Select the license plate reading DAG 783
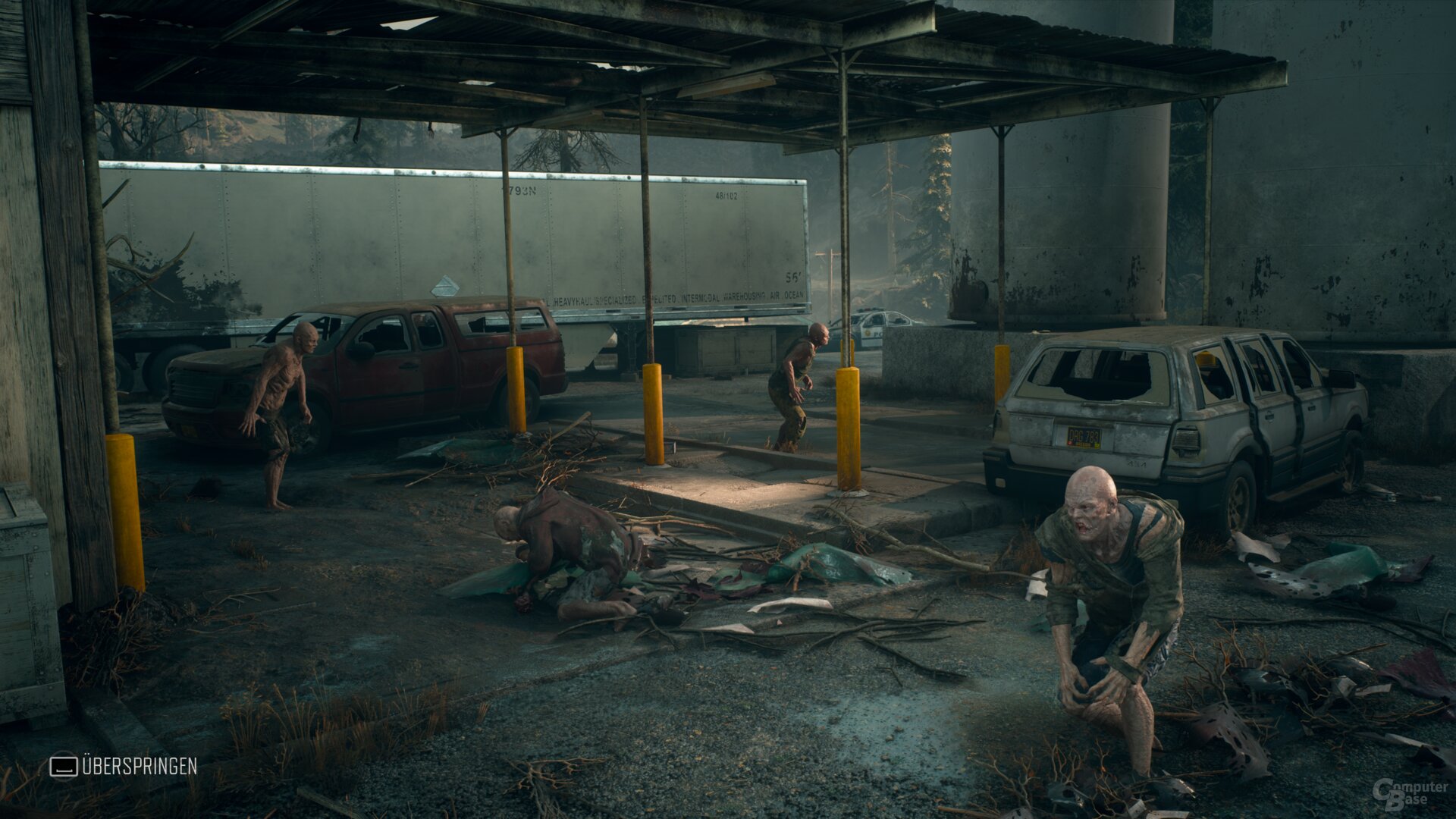Viewport: 1456px width, 819px height. click(x=1083, y=436)
